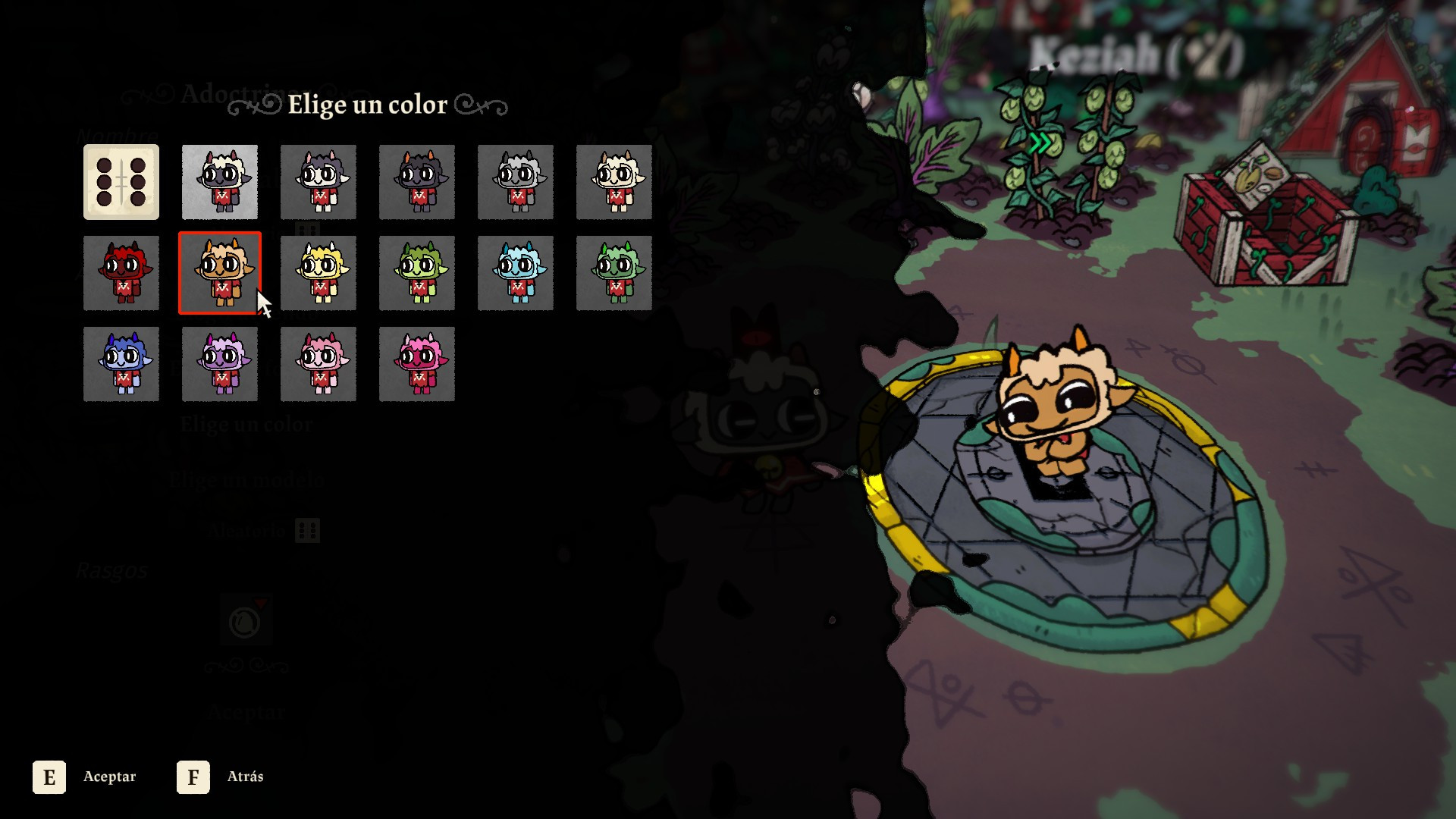Select the light blue follower color
Screen dimensions: 1456x819
click(x=516, y=273)
